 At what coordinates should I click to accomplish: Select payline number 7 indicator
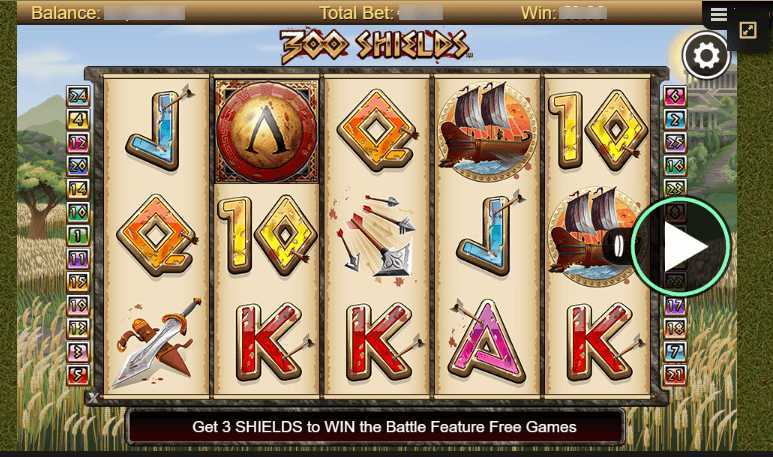pyautogui.click(x=675, y=351)
